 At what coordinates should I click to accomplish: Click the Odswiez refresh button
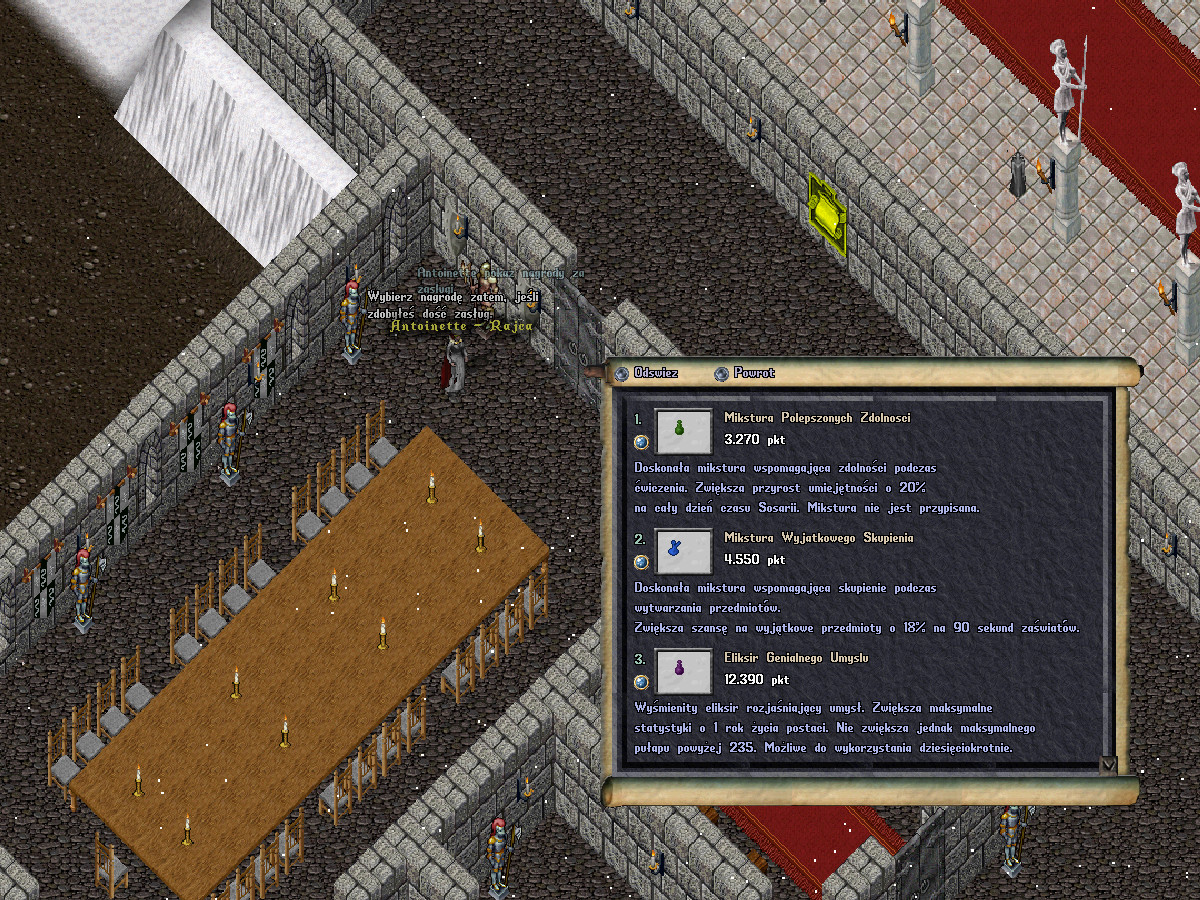click(622, 373)
